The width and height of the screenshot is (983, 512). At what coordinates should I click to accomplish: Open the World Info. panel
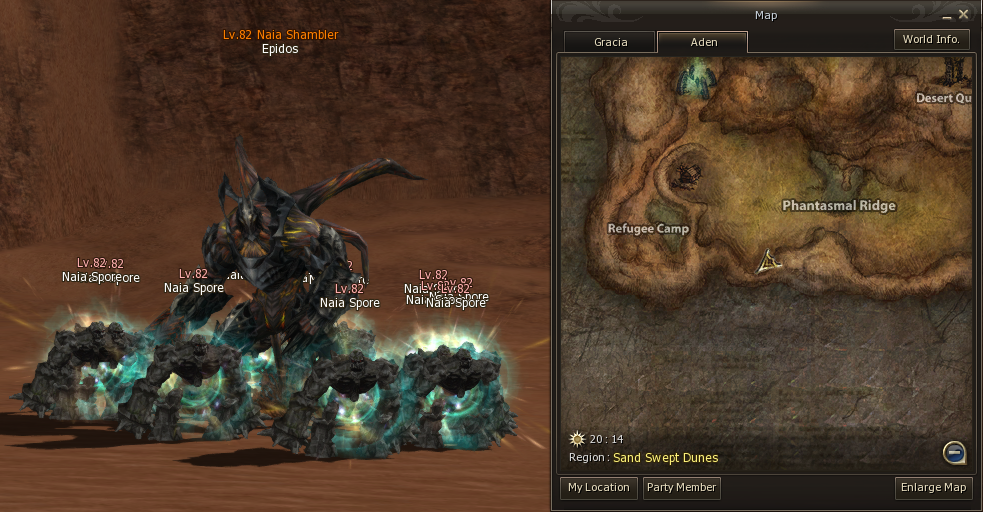[931, 40]
